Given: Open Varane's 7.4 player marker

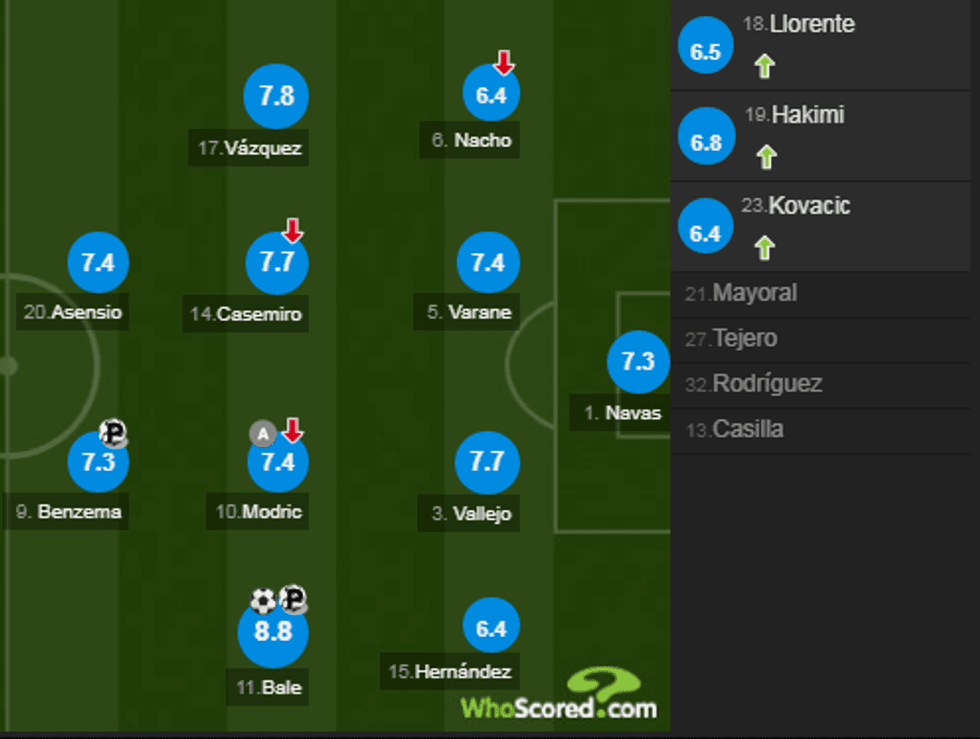Looking at the screenshot, I should pyautogui.click(x=488, y=263).
